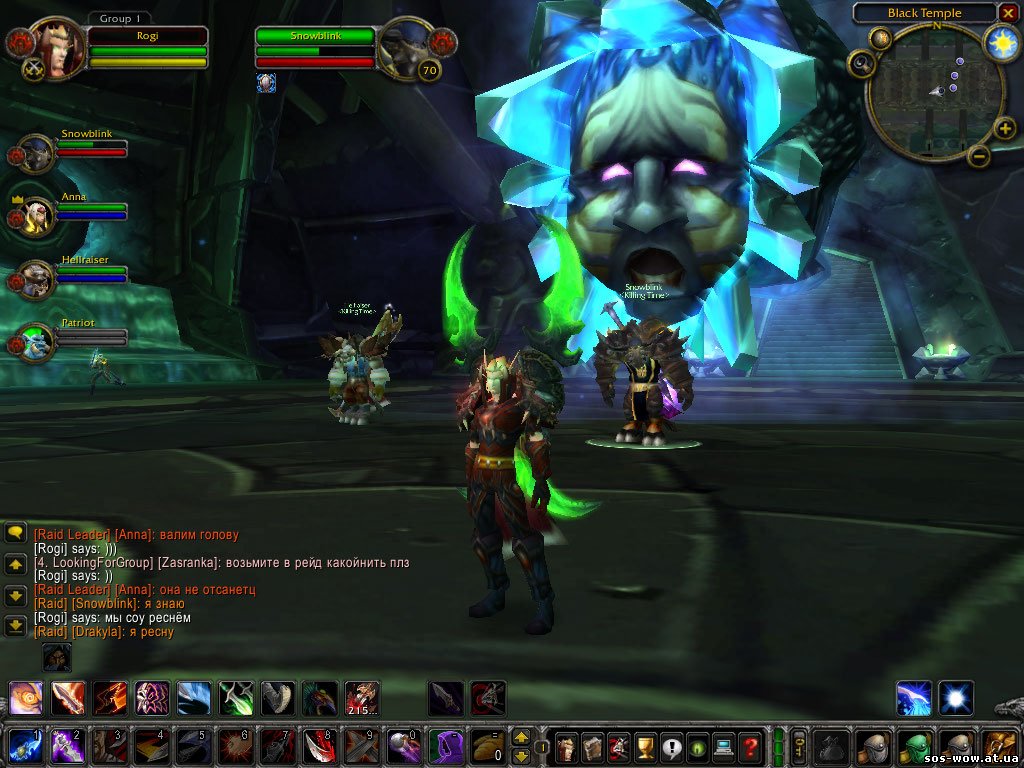This screenshot has height=768, width=1024.
Task: Jump chat log to the bottom
Action: (15, 626)
